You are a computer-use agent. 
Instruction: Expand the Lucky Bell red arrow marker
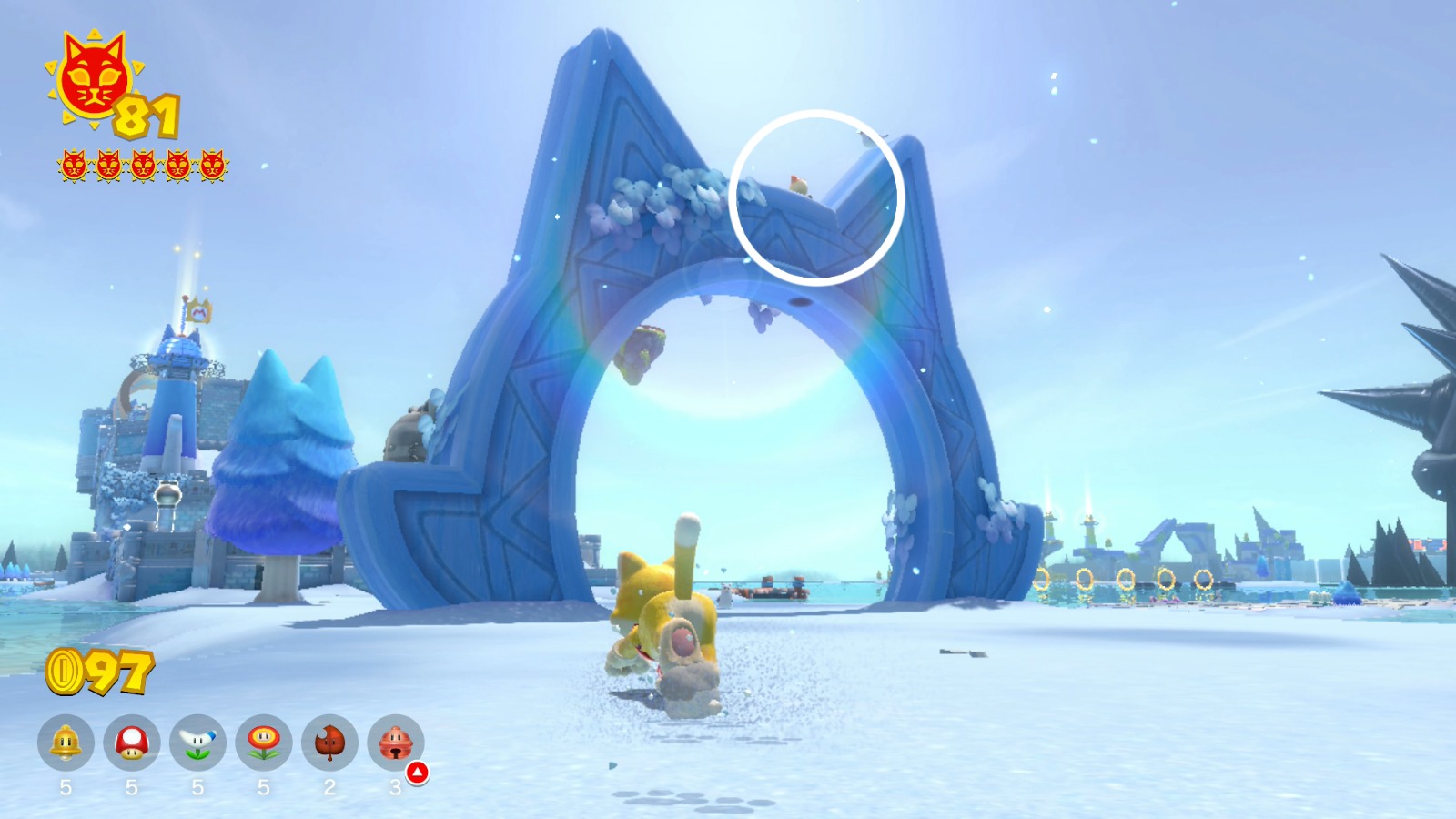click(x=417, y=773)
